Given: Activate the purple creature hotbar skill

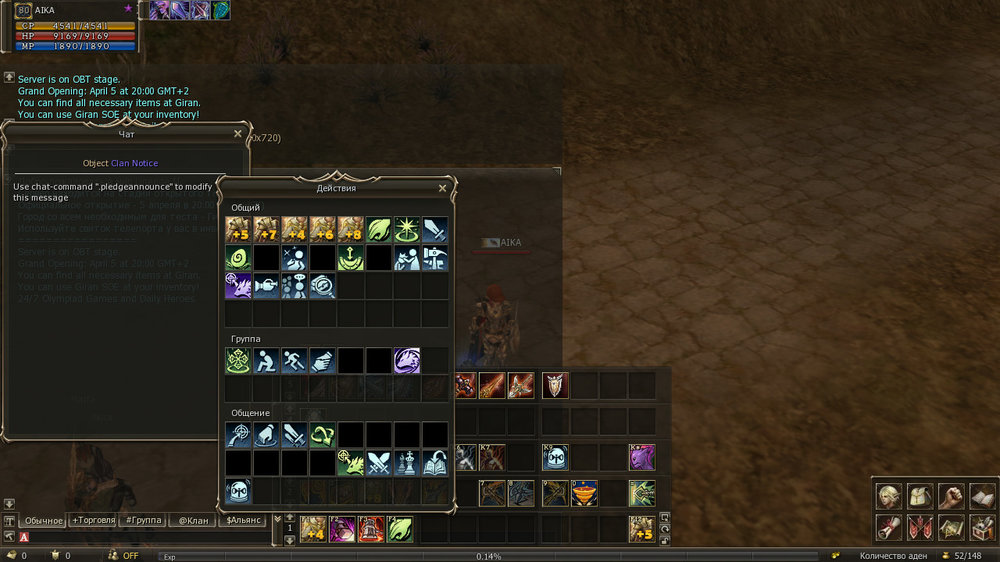Looking at the screenshot, I should (x=641, y=457).
